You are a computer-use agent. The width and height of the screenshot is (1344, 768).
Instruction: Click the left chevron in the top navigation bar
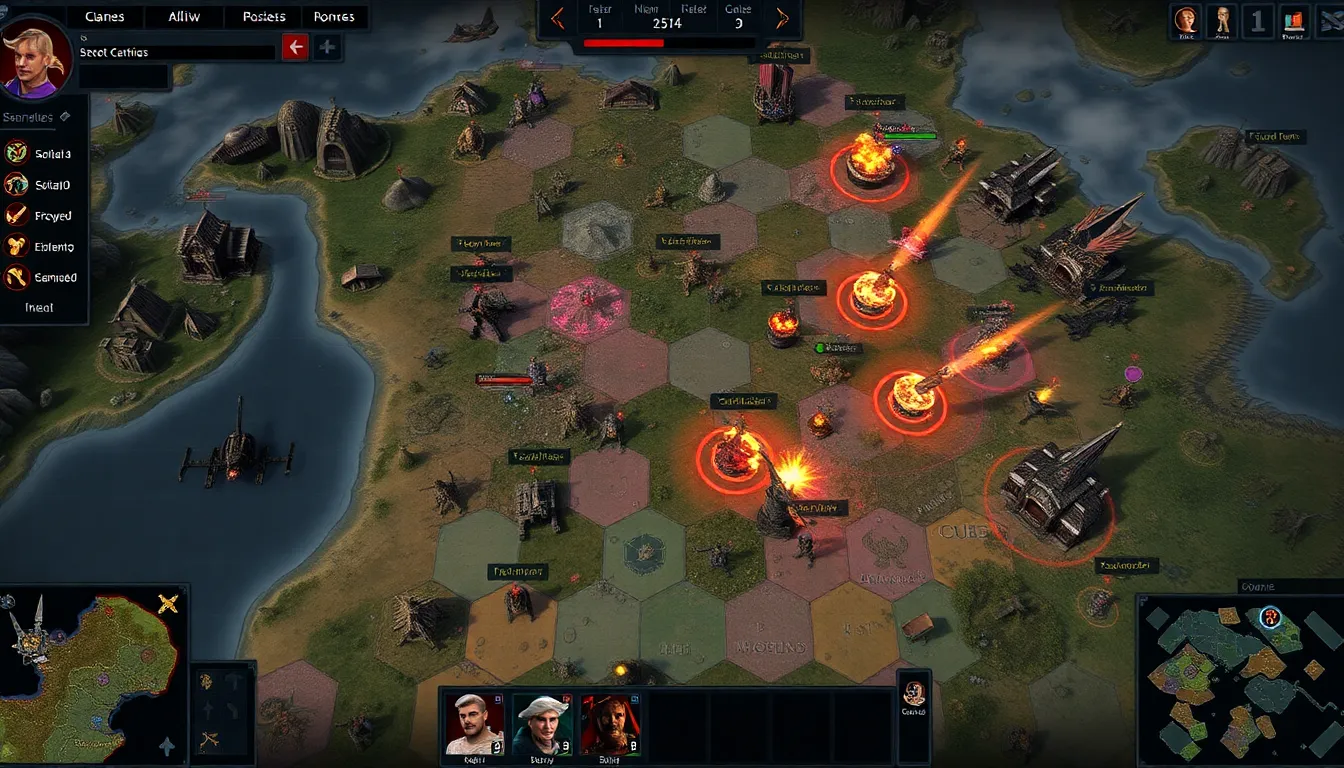click(x=558, y=17)
